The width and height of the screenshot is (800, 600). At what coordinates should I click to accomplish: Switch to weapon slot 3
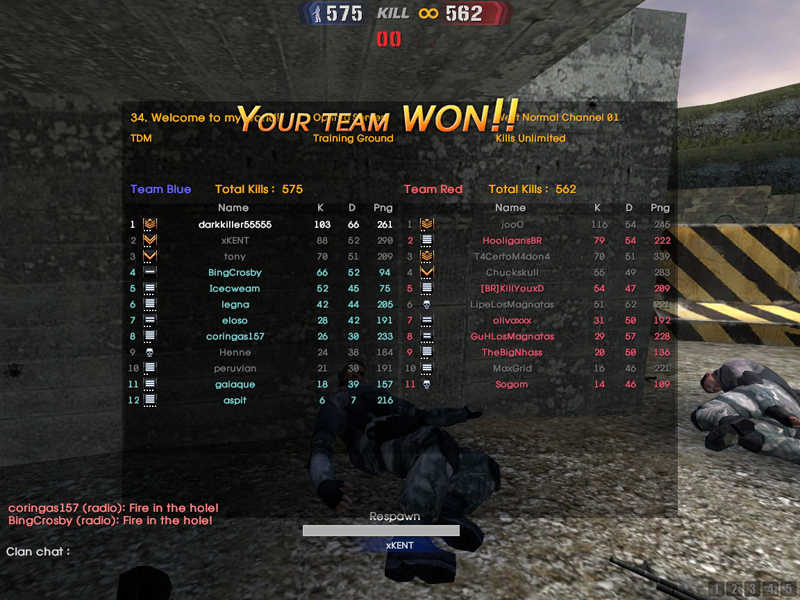pyautogui.click(x=752, y=588)
